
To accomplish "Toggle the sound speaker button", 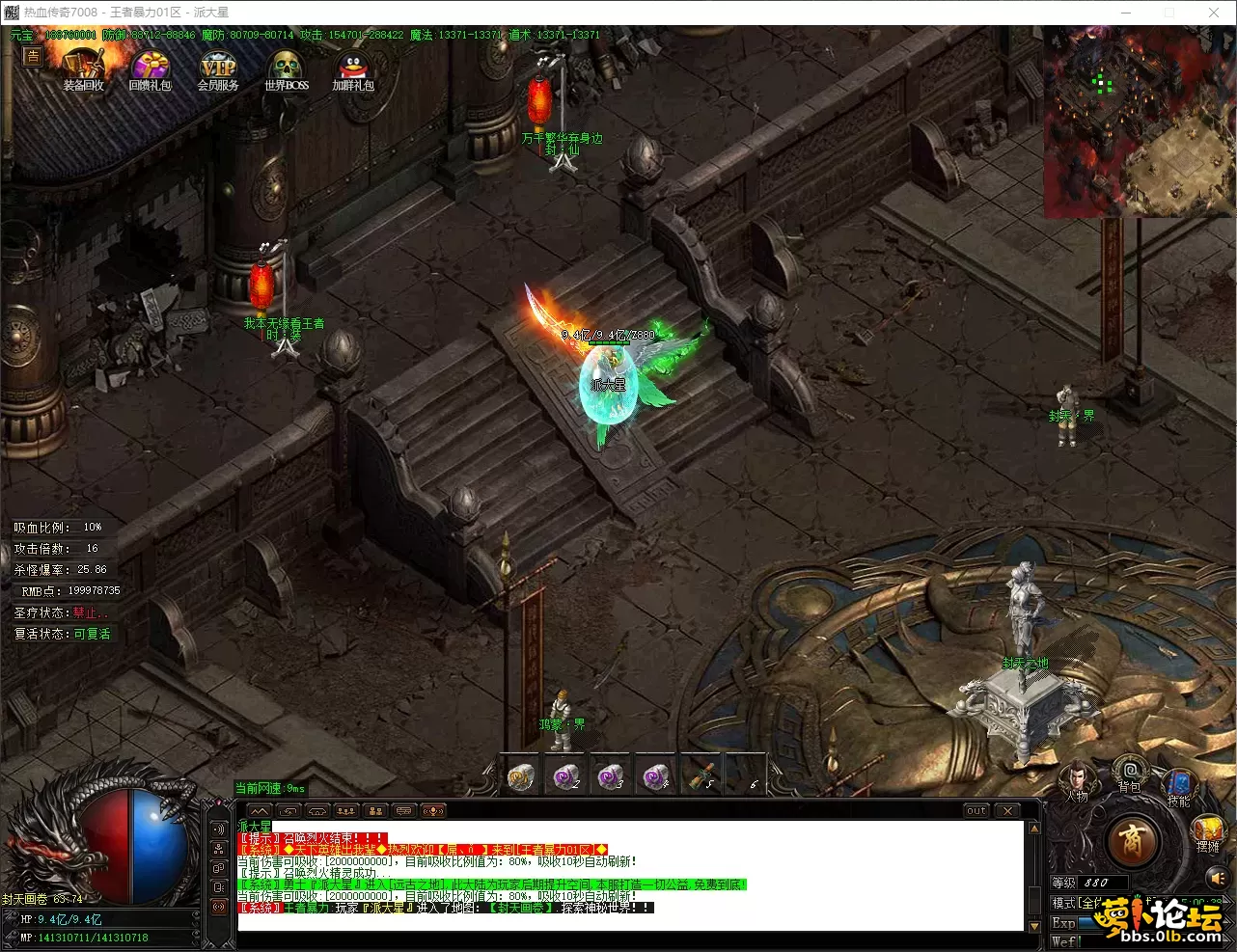I will pos(1217,878).
